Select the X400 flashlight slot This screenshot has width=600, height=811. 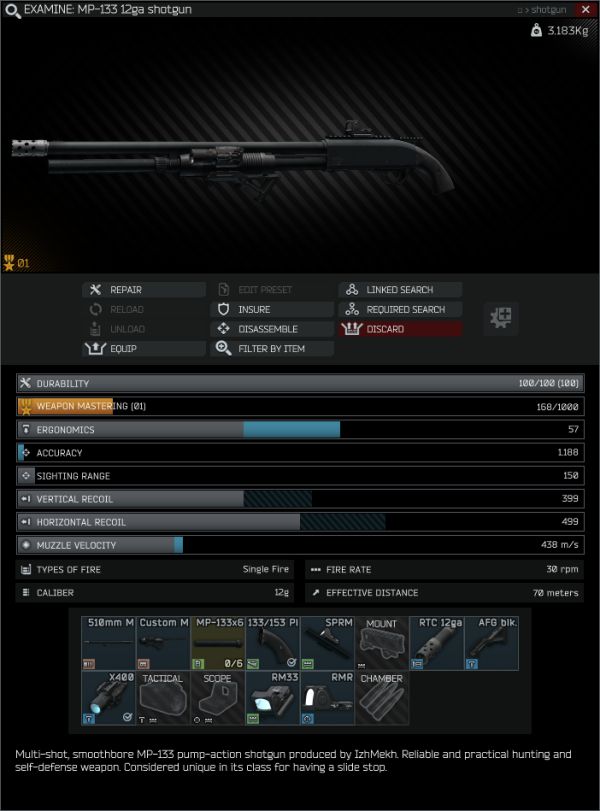[x=108, y=698]
